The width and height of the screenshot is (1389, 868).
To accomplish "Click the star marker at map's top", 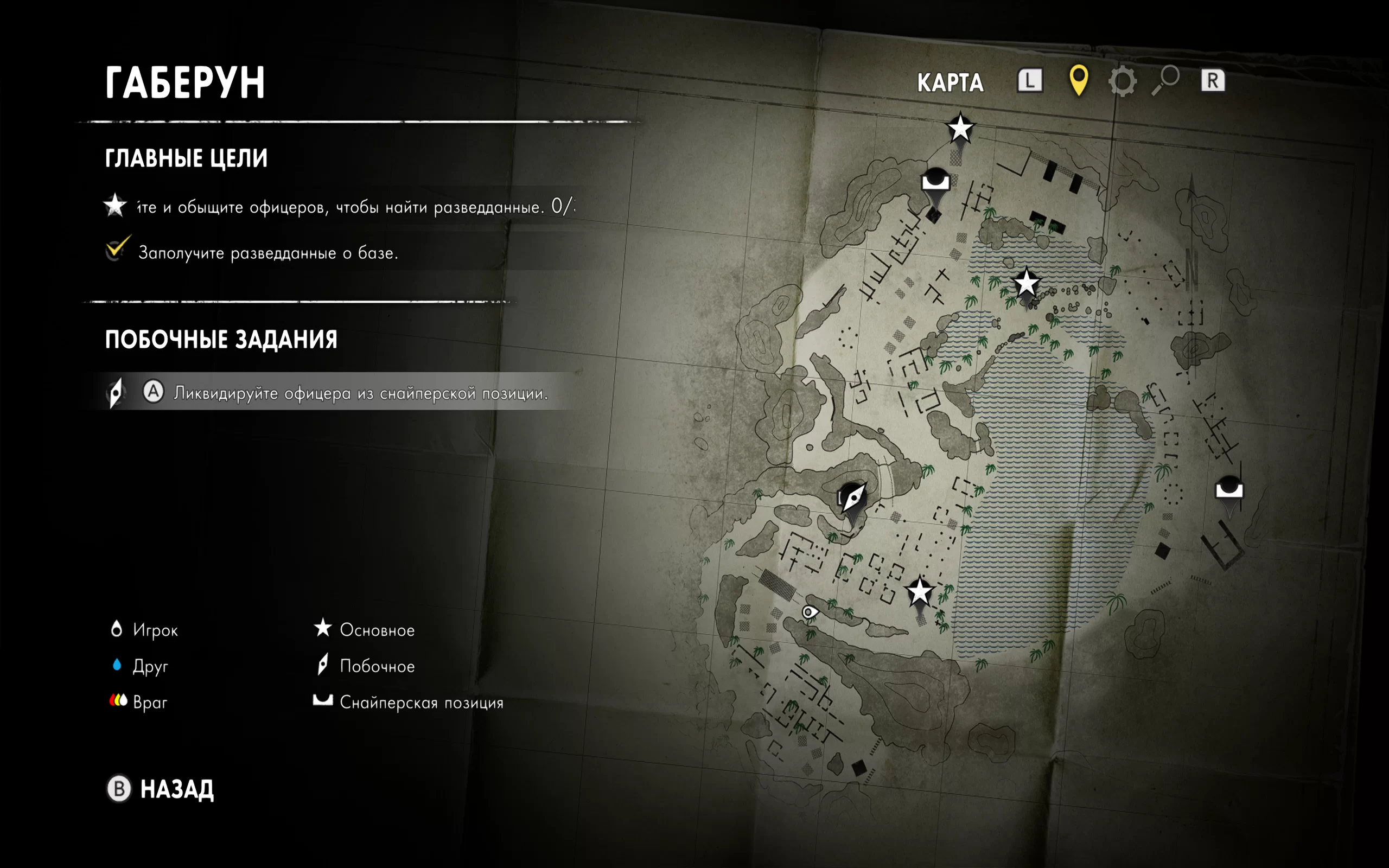I will [960, 128].
